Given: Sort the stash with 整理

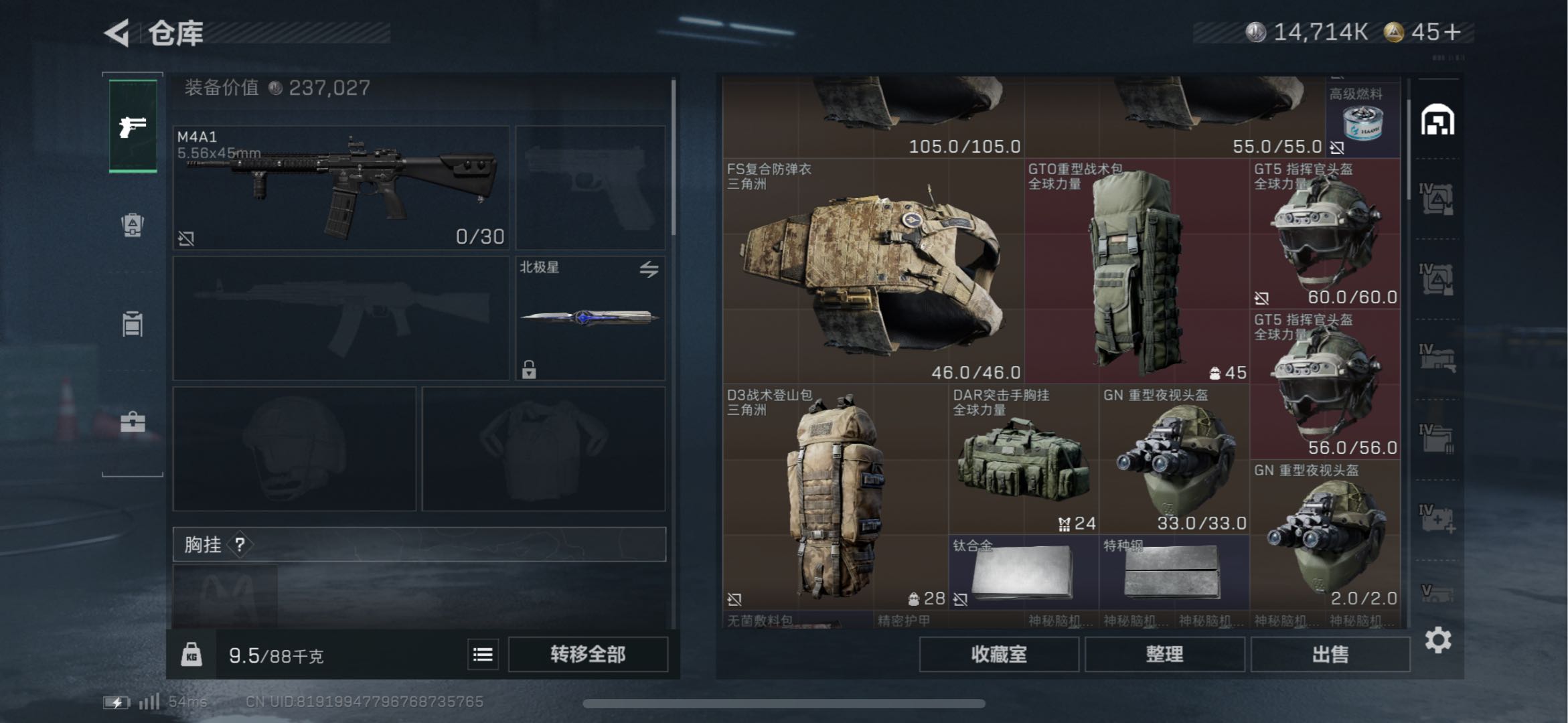Looking at the screenshot, I should coord(1164,654).
